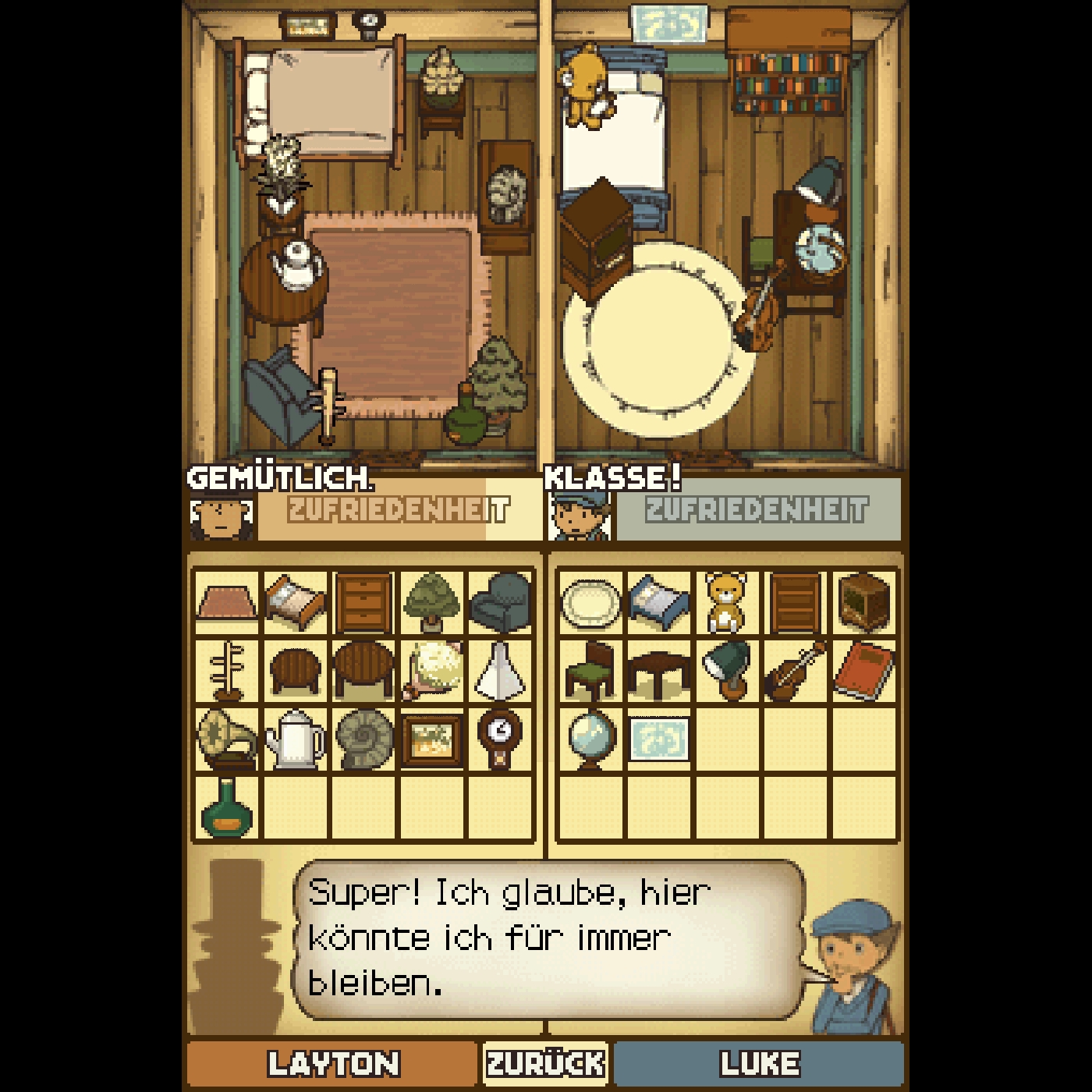This screenshot has height=1092, width=1092.
Task: Select the round white rug item
Action: (x=590, y=602)
